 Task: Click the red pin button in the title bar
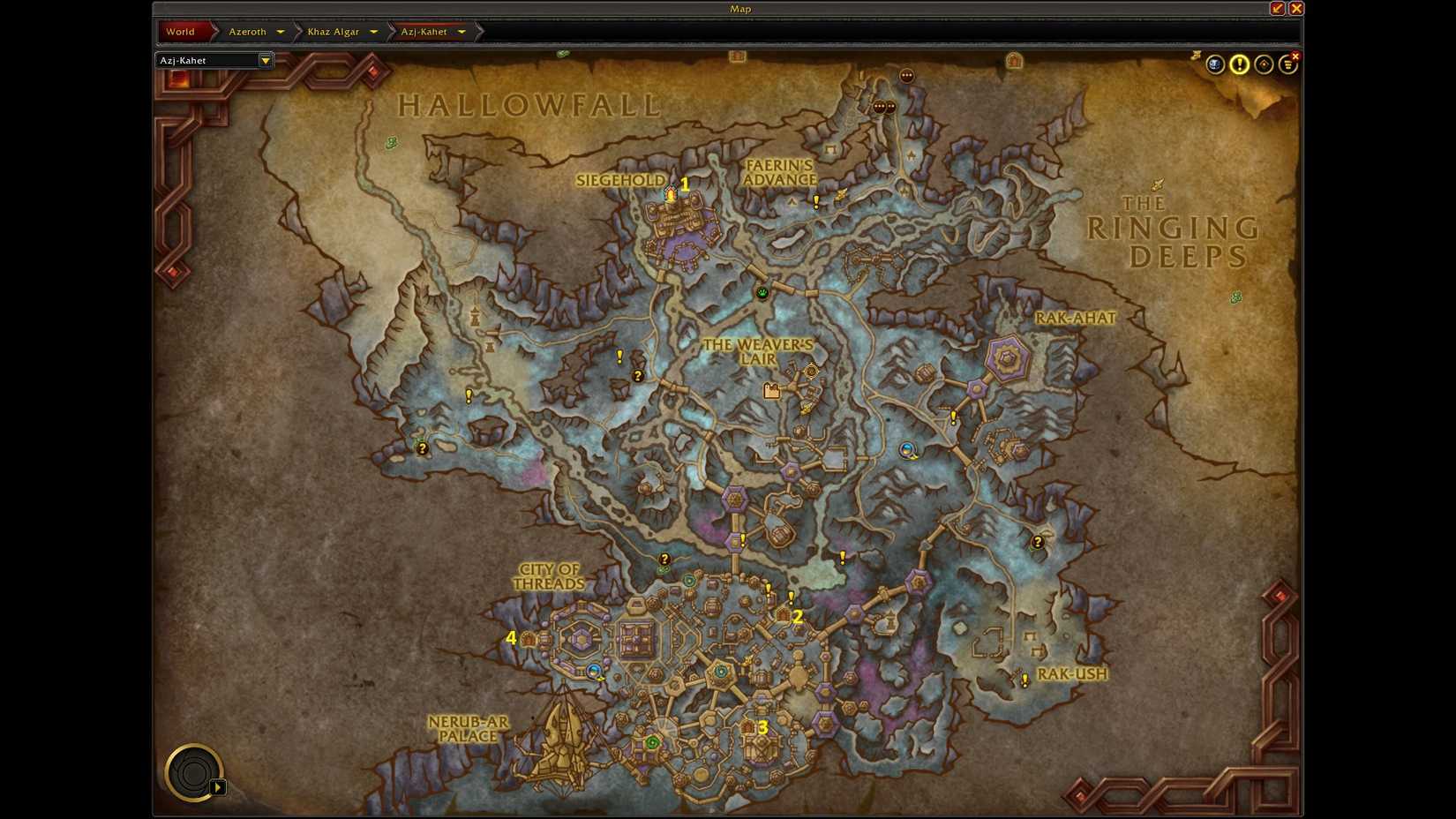point(1277,8)
